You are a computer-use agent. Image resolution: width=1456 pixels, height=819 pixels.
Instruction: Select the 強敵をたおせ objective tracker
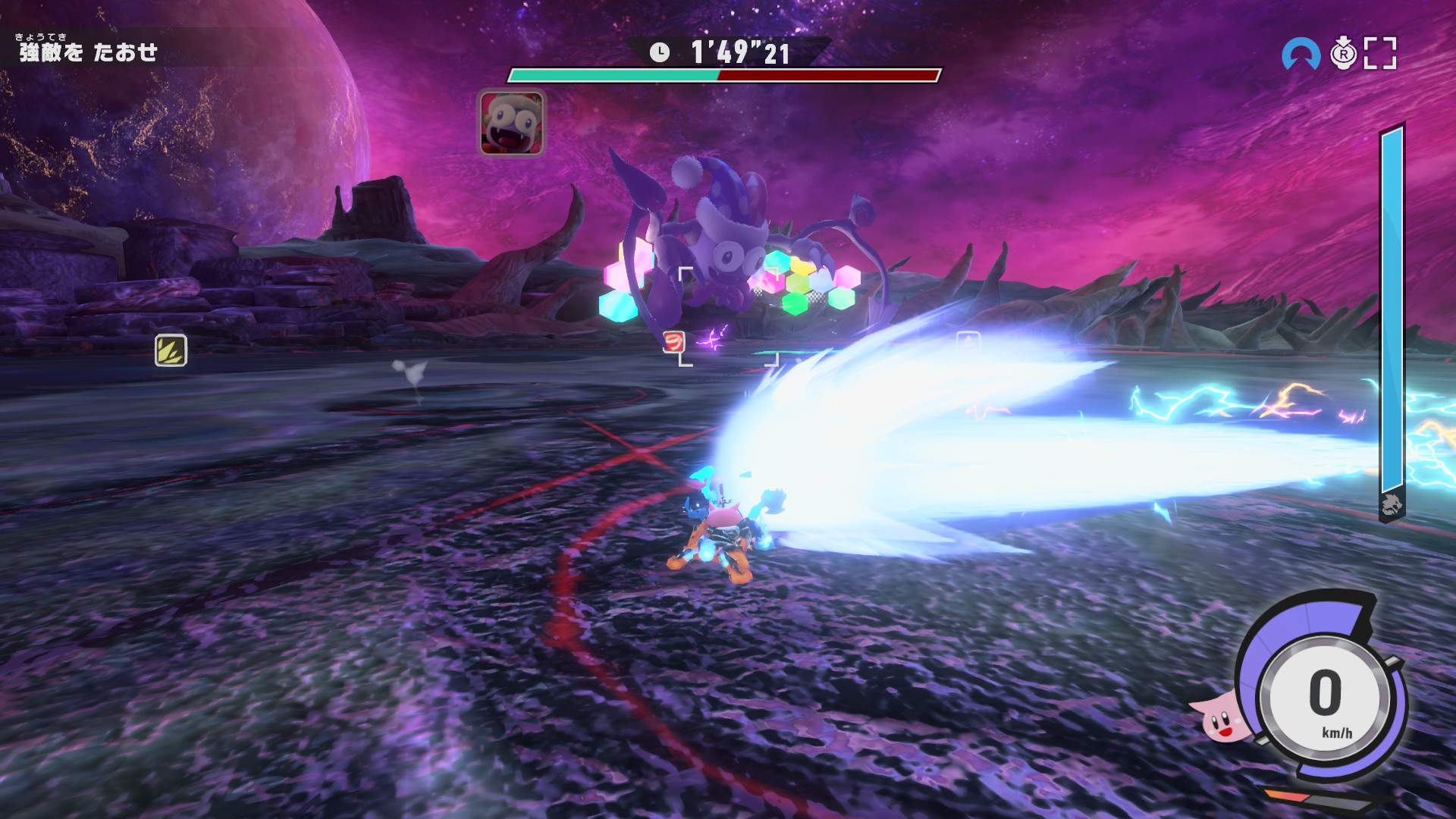coord(88,52)
